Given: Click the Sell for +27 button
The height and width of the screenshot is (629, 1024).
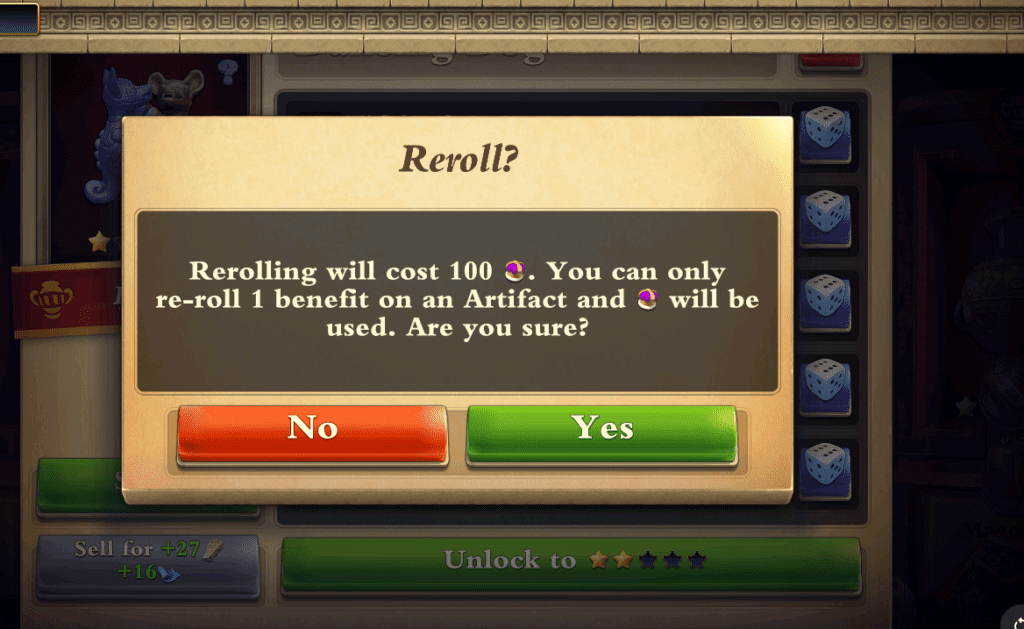Looking at the screenshot, I should coord(148,562).
